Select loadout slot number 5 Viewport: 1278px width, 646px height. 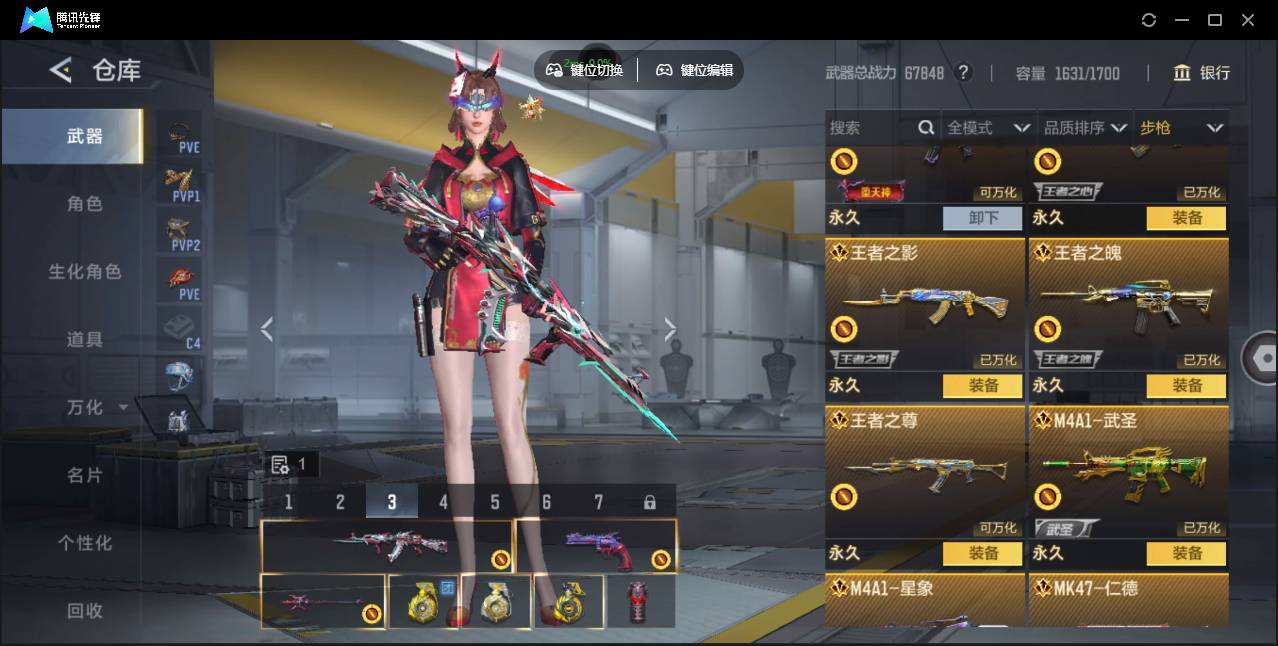[x=495, y=502]
